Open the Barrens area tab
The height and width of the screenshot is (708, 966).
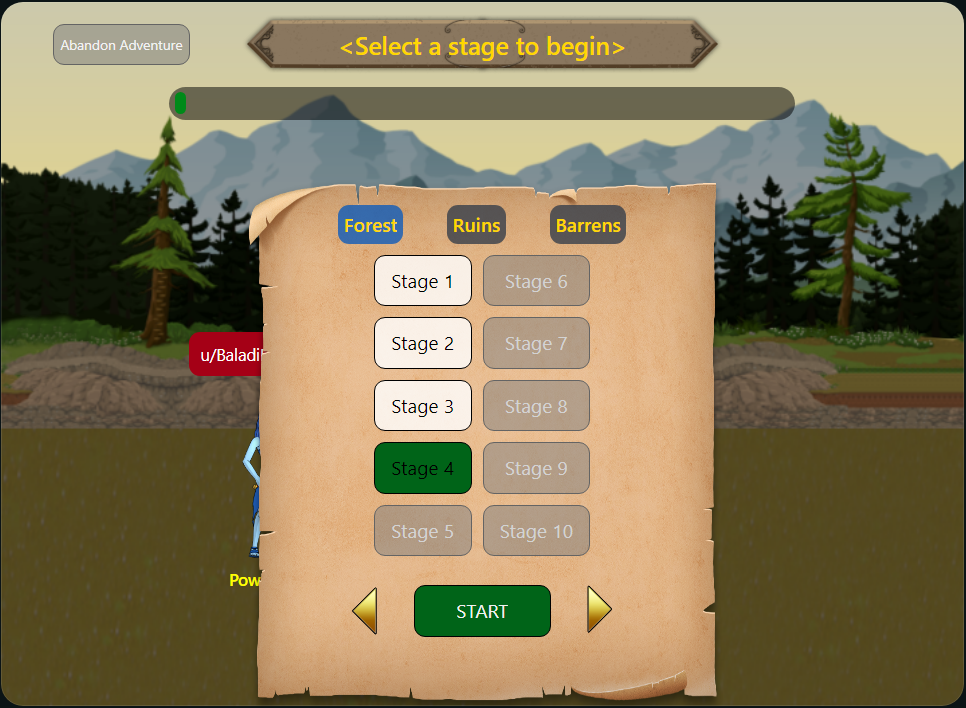(588, 225)
